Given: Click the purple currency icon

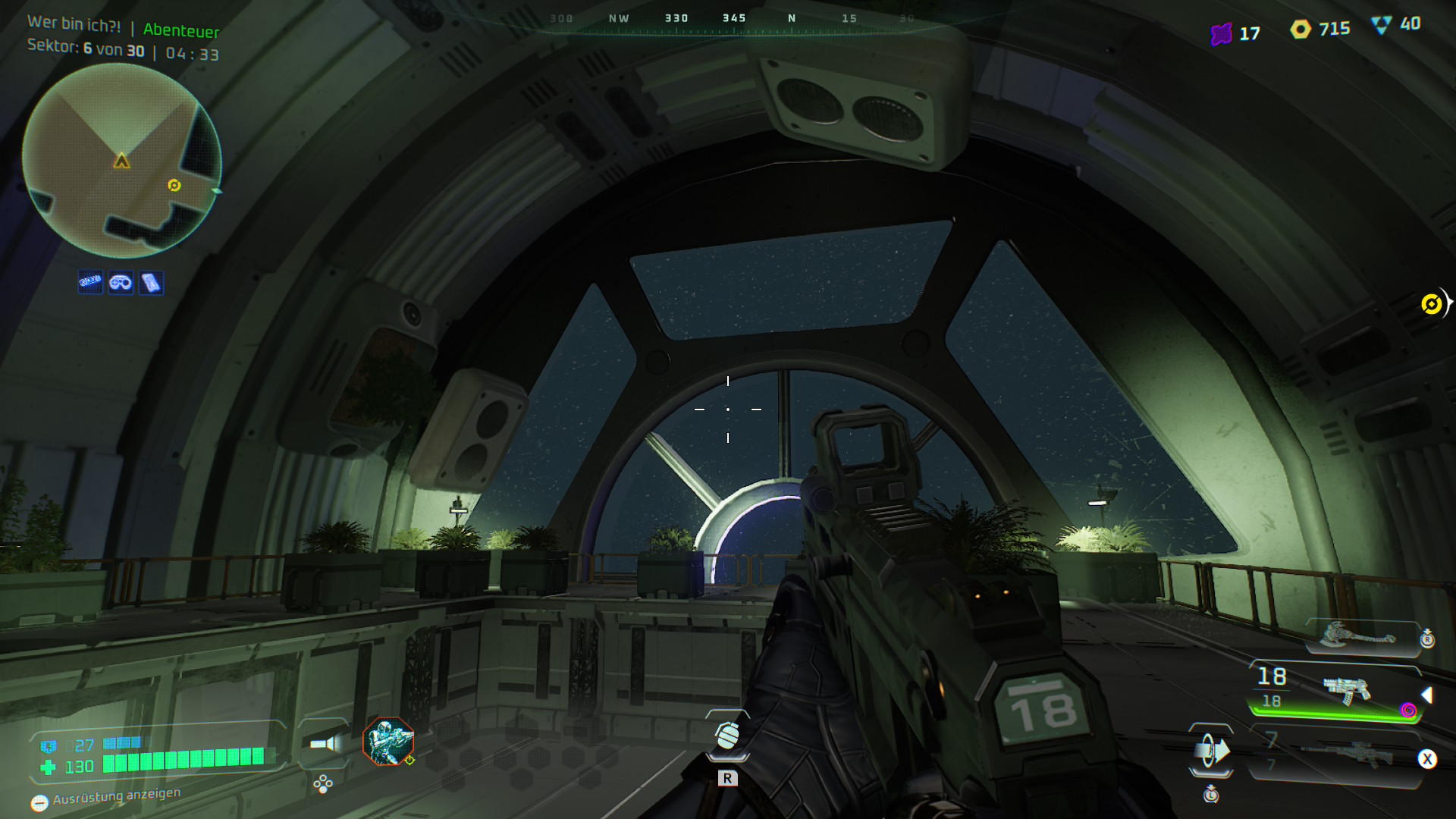Looking at the screenshot, I should pos(1221,34).
